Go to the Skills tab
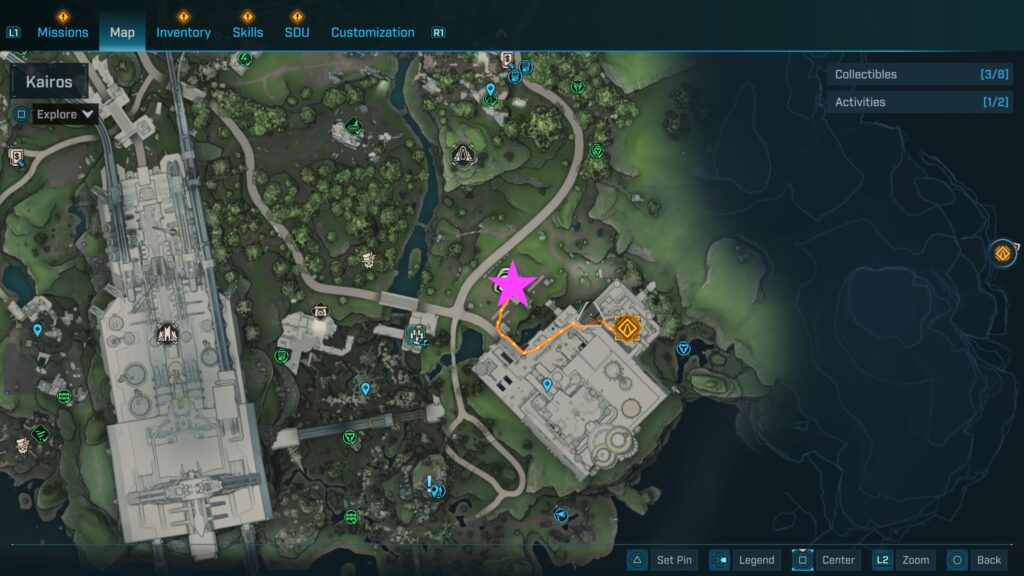 (x=247, y=32)
